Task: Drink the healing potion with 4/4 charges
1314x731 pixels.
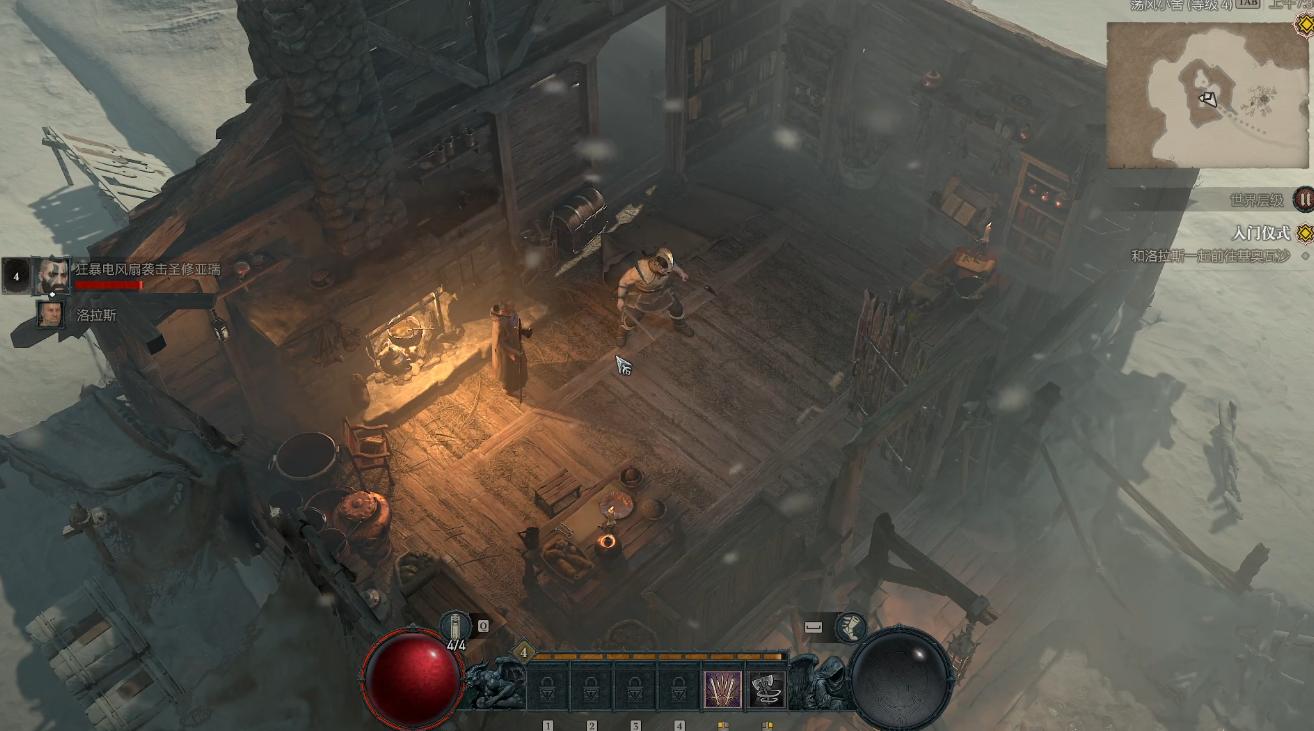Action: 456,627
